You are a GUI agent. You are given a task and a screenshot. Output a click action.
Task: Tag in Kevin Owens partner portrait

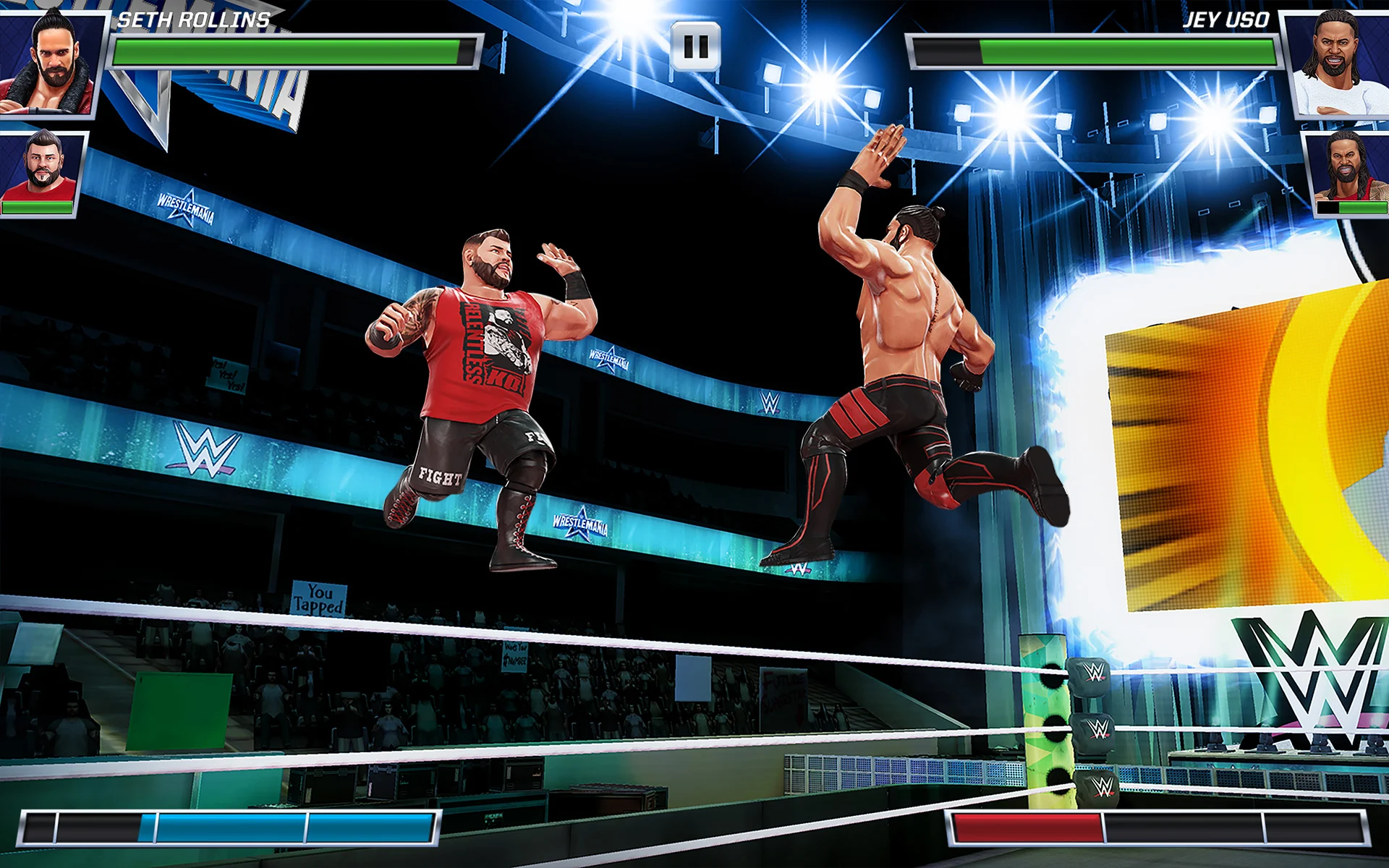(x=43, y=171)
